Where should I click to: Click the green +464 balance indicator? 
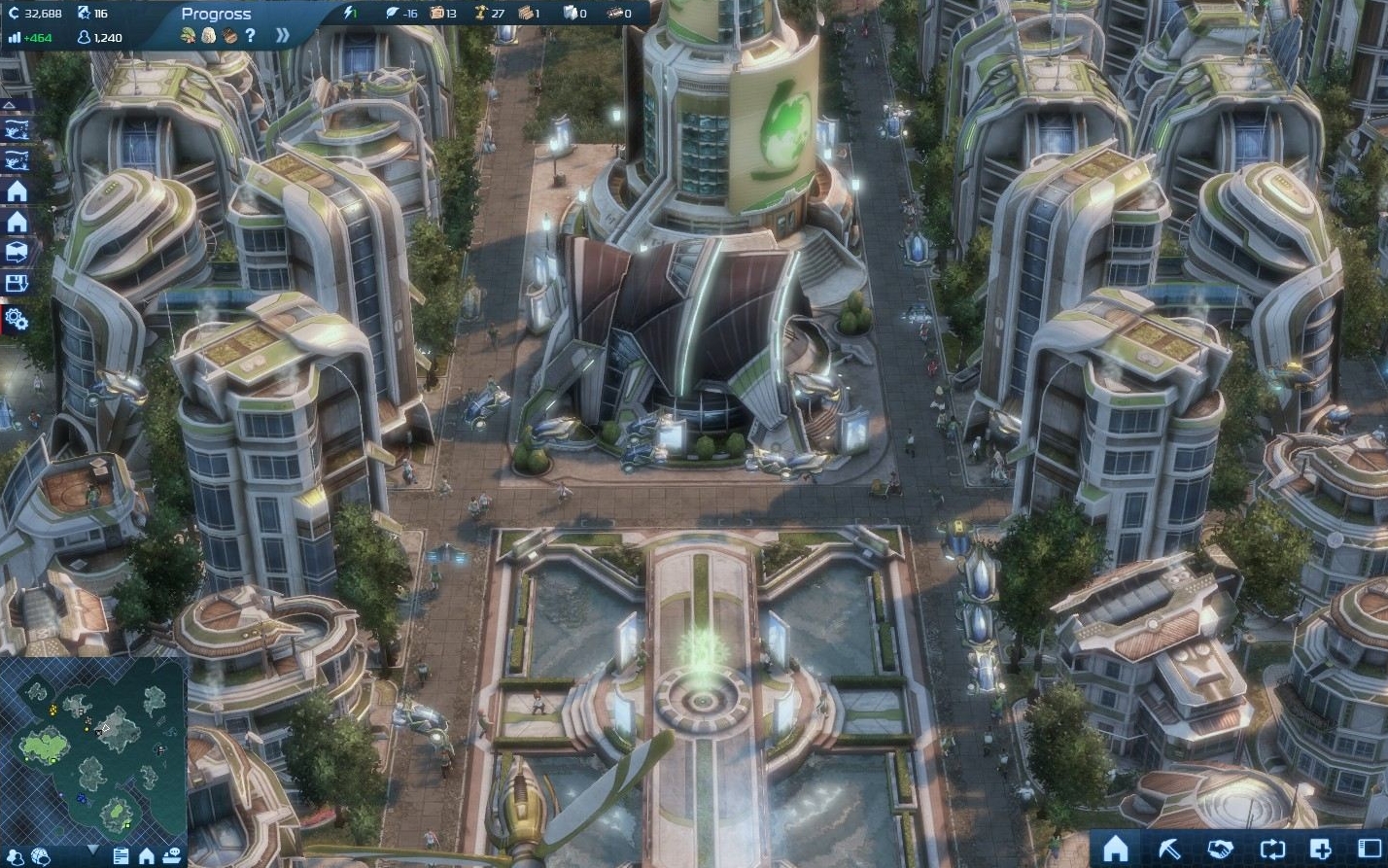click(36, 37)
